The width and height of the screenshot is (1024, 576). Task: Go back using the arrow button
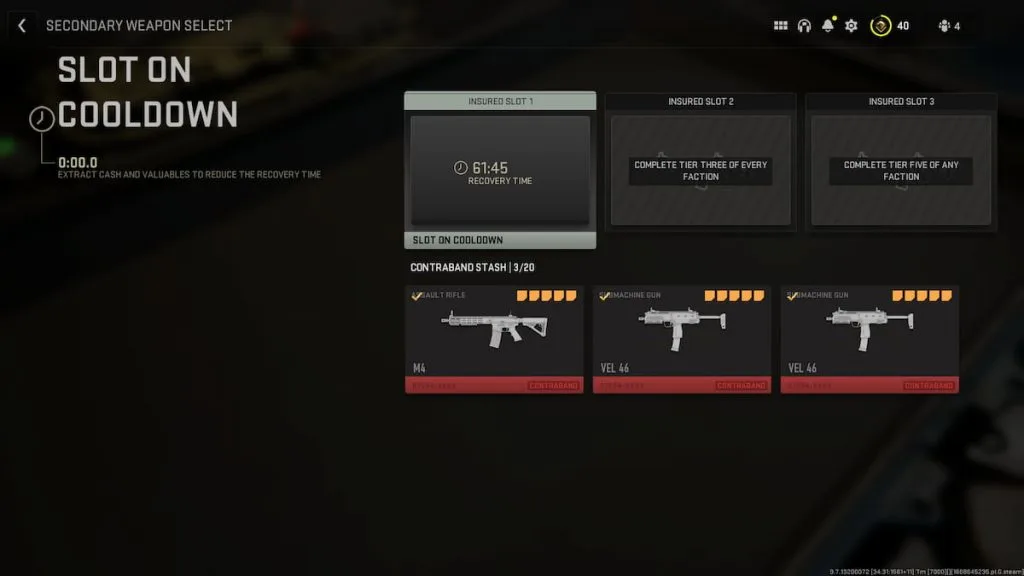[x=22, y=26]
